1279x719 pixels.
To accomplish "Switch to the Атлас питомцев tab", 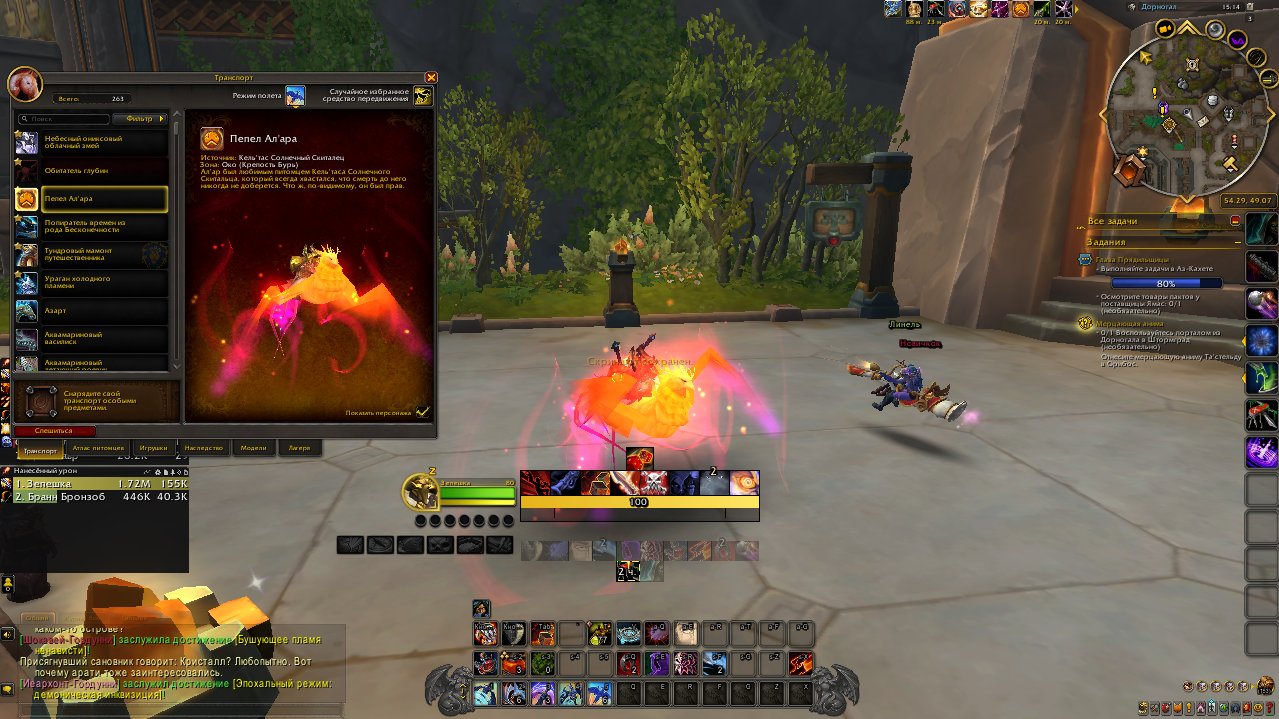I will pyautogui.click(x=99, y=449).
